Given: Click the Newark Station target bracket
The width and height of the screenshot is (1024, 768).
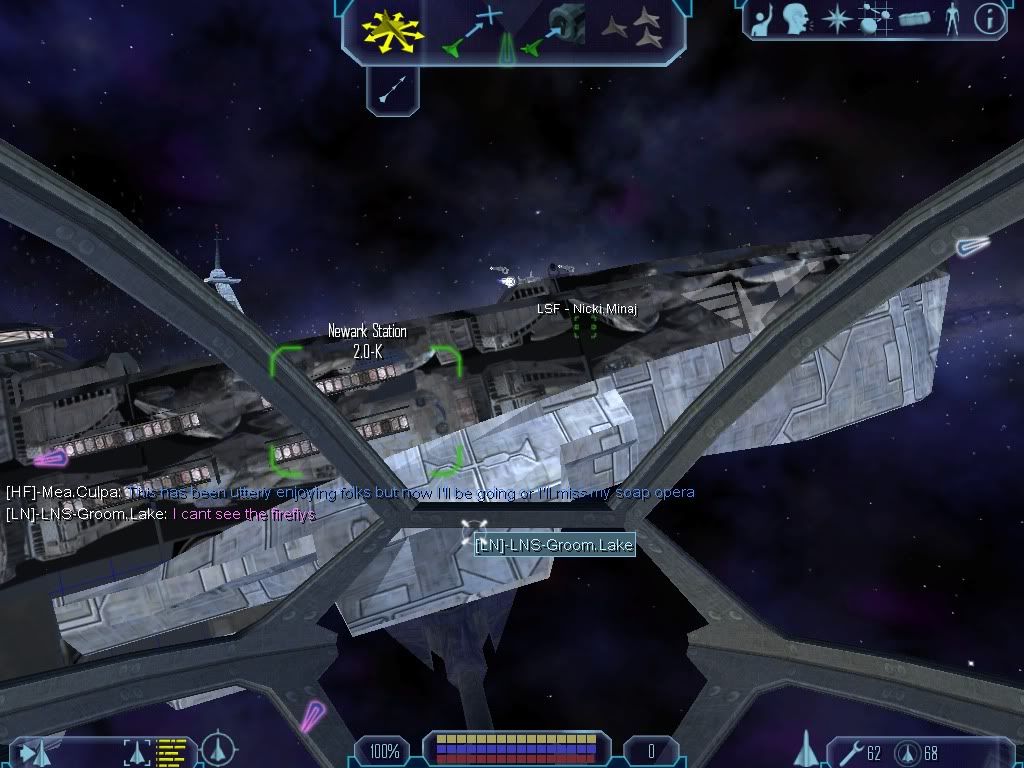Looking at the screenshot, I should pos(366,410).
